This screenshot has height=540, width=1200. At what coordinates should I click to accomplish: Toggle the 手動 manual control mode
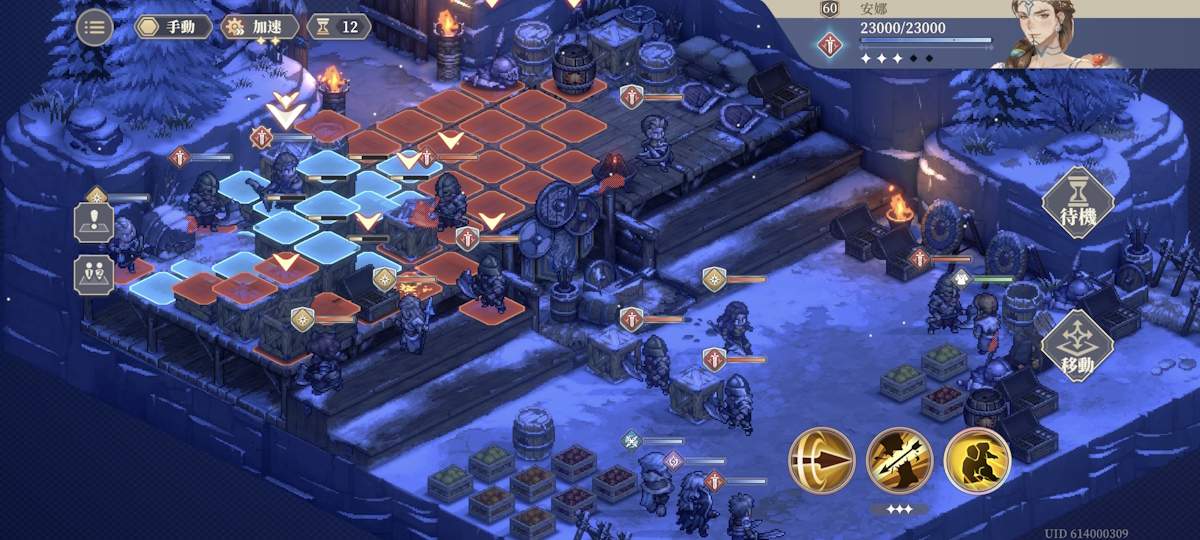pyautogui.click(x=173, y=27)
